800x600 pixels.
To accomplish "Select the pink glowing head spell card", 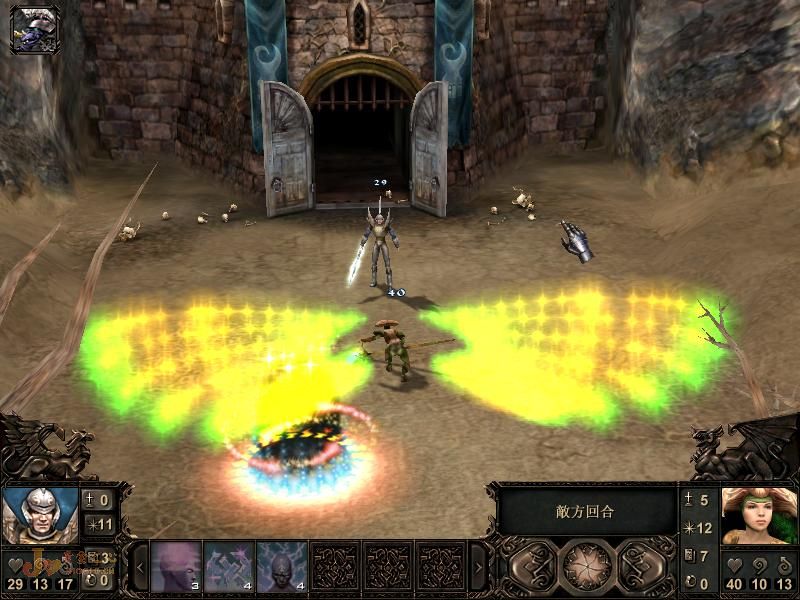I will pyautogui.click(x=177, y=566).
